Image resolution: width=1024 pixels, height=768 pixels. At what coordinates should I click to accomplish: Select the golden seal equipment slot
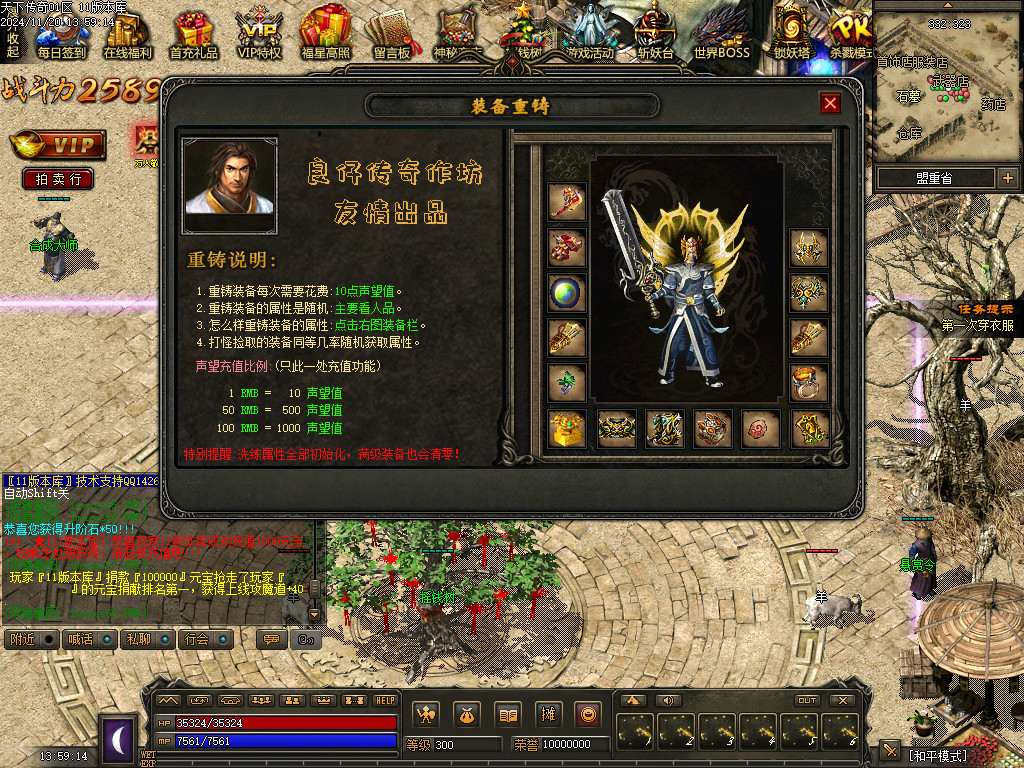pos(566,429)
